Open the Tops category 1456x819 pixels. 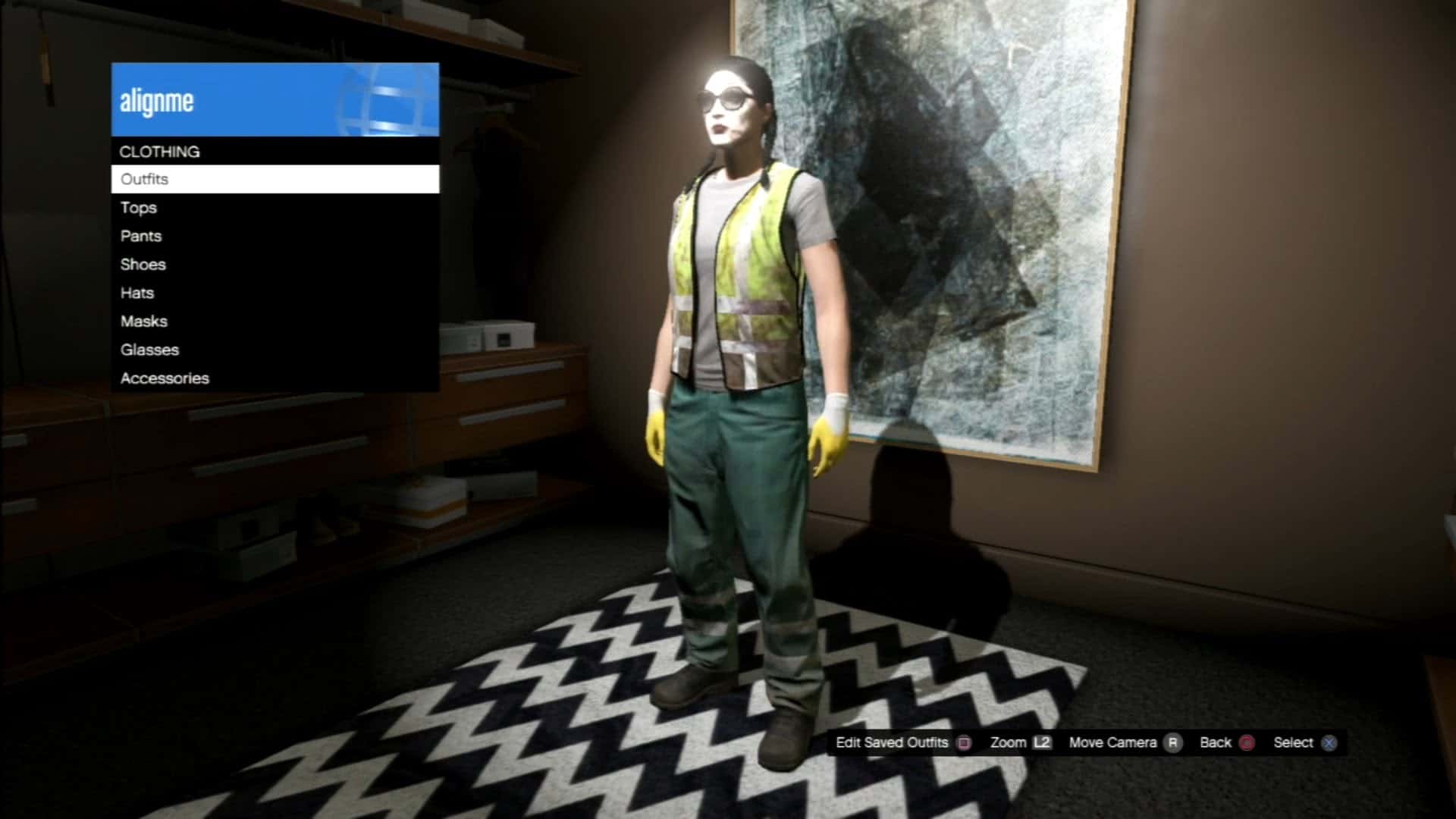coord(139,208)
